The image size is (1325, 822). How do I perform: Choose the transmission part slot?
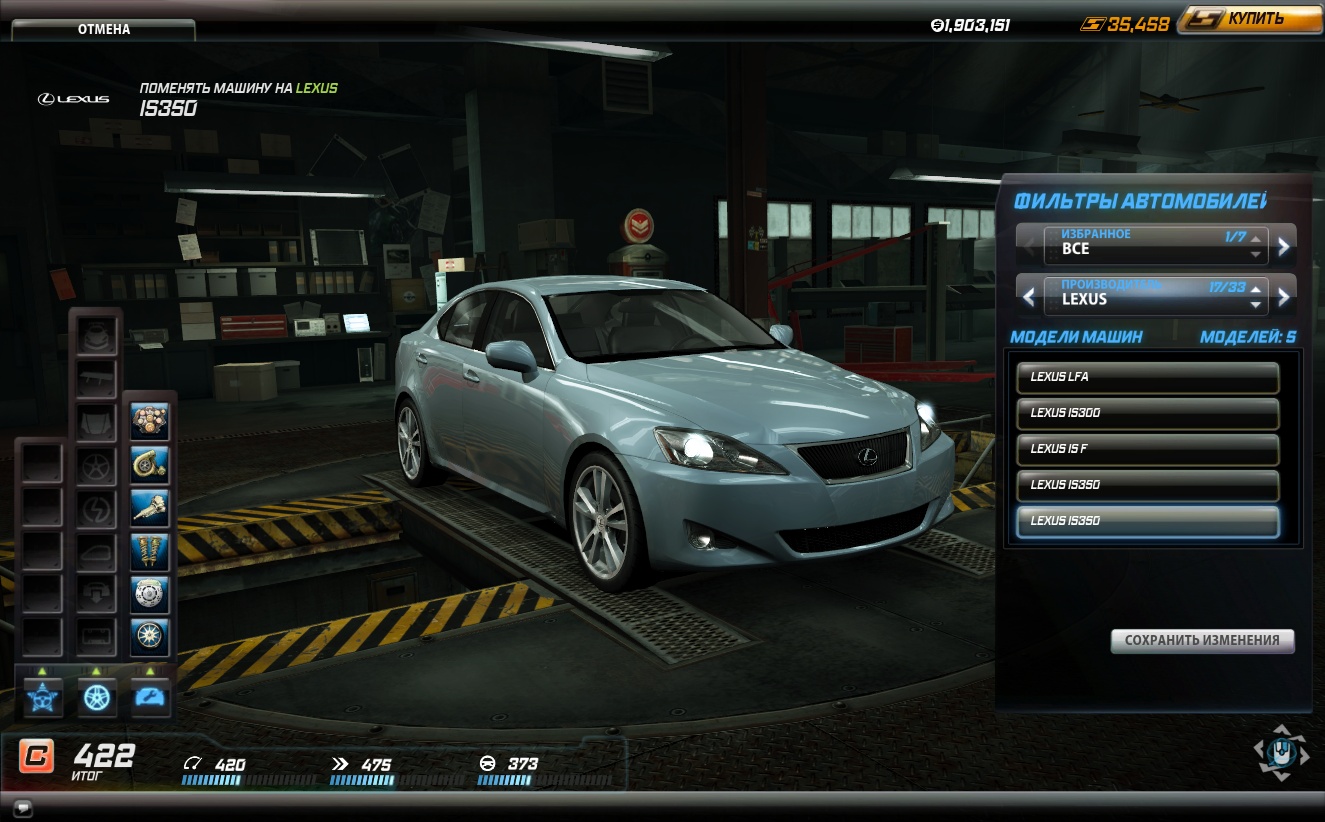[x=150, y=508]
